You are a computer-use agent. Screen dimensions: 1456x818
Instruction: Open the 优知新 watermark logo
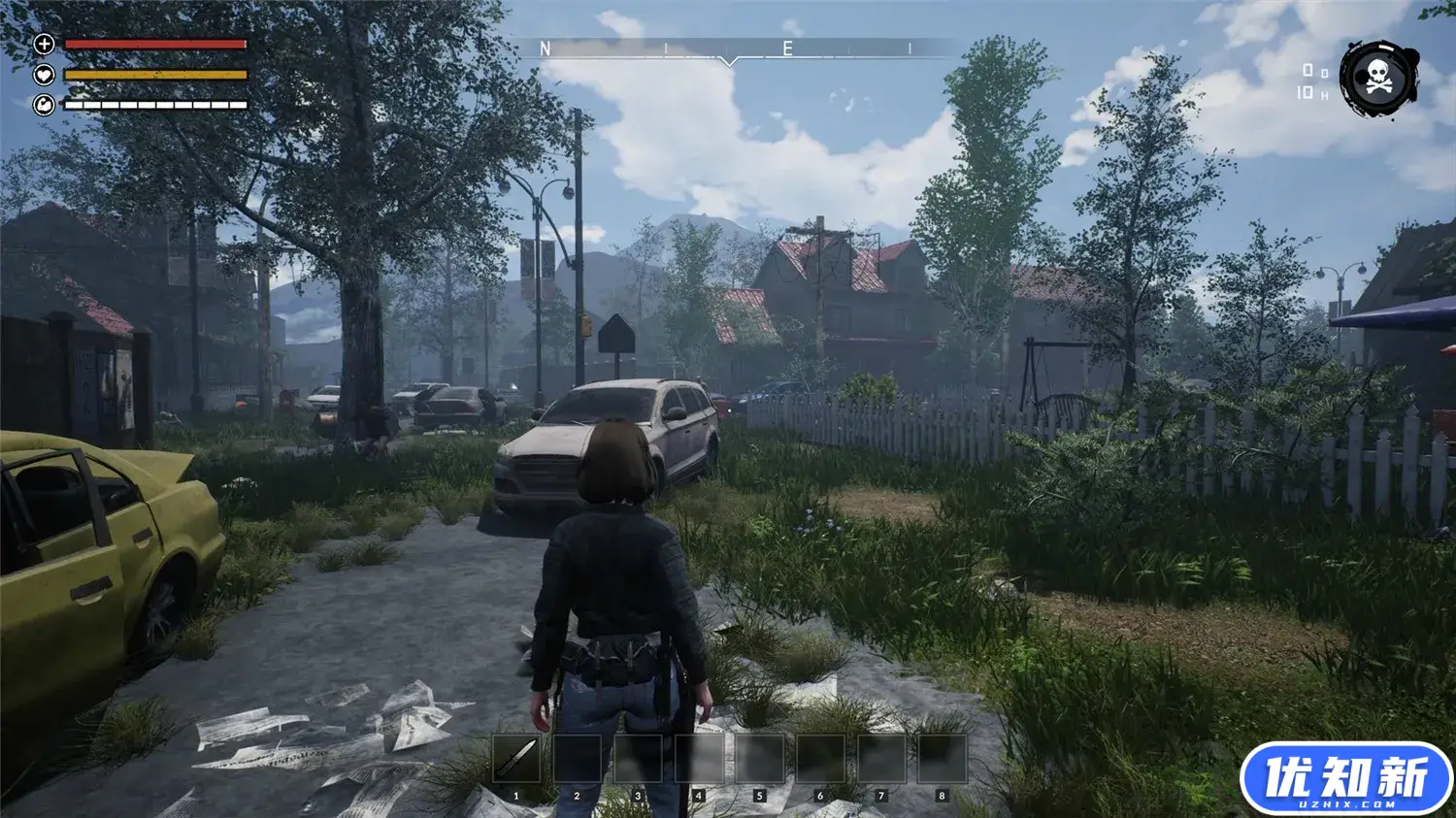1345,780
